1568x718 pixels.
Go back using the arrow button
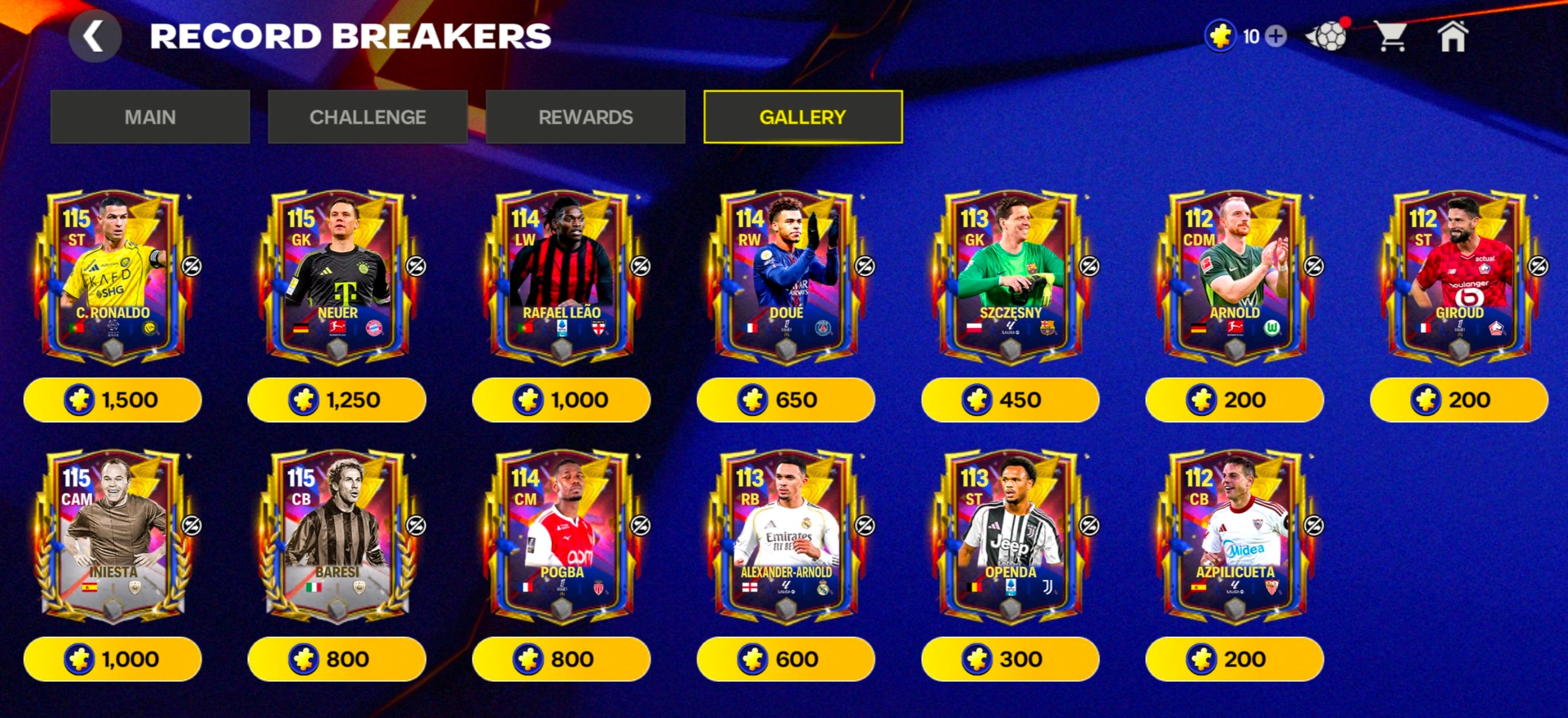click(x=95, y=36)
